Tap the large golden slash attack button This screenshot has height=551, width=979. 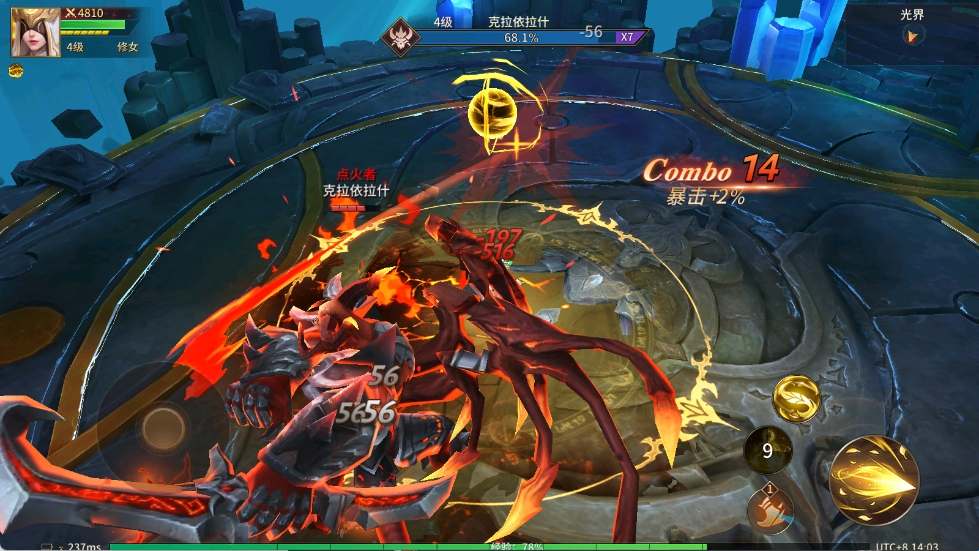click(x=873, y=481)
